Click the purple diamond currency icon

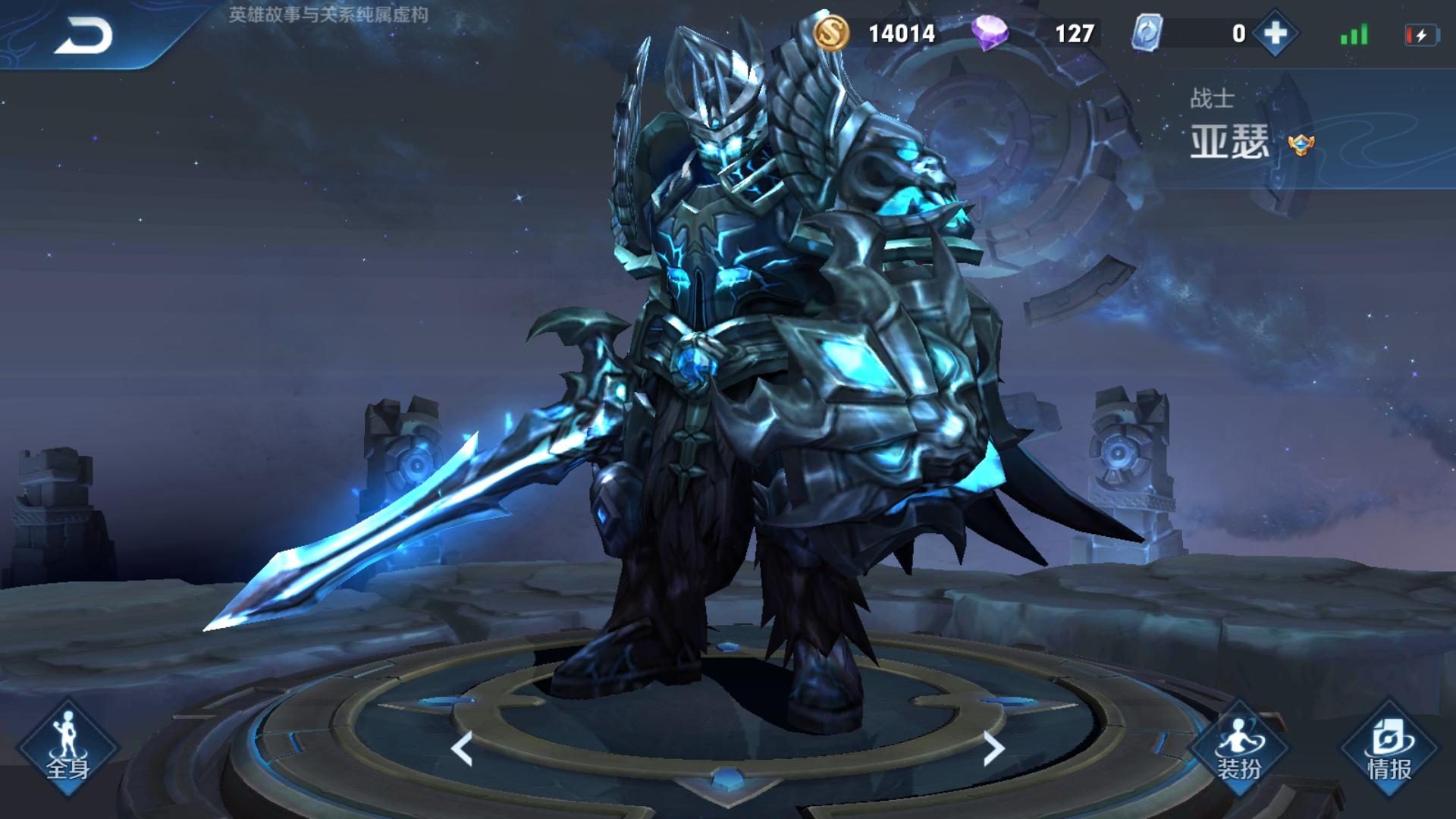click(x=990, y=34)
